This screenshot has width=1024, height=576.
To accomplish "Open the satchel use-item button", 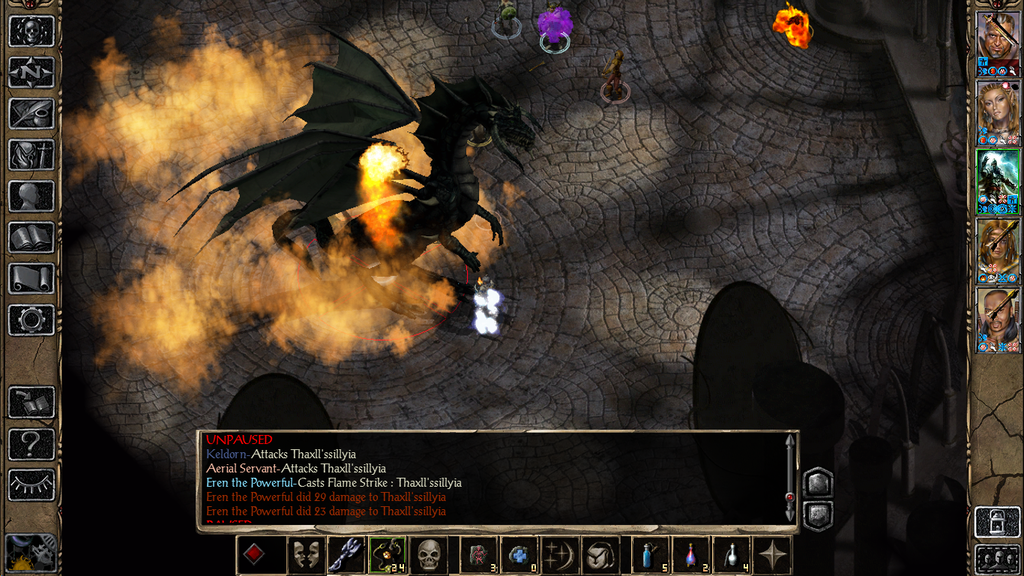I will [x=601, y=554].
